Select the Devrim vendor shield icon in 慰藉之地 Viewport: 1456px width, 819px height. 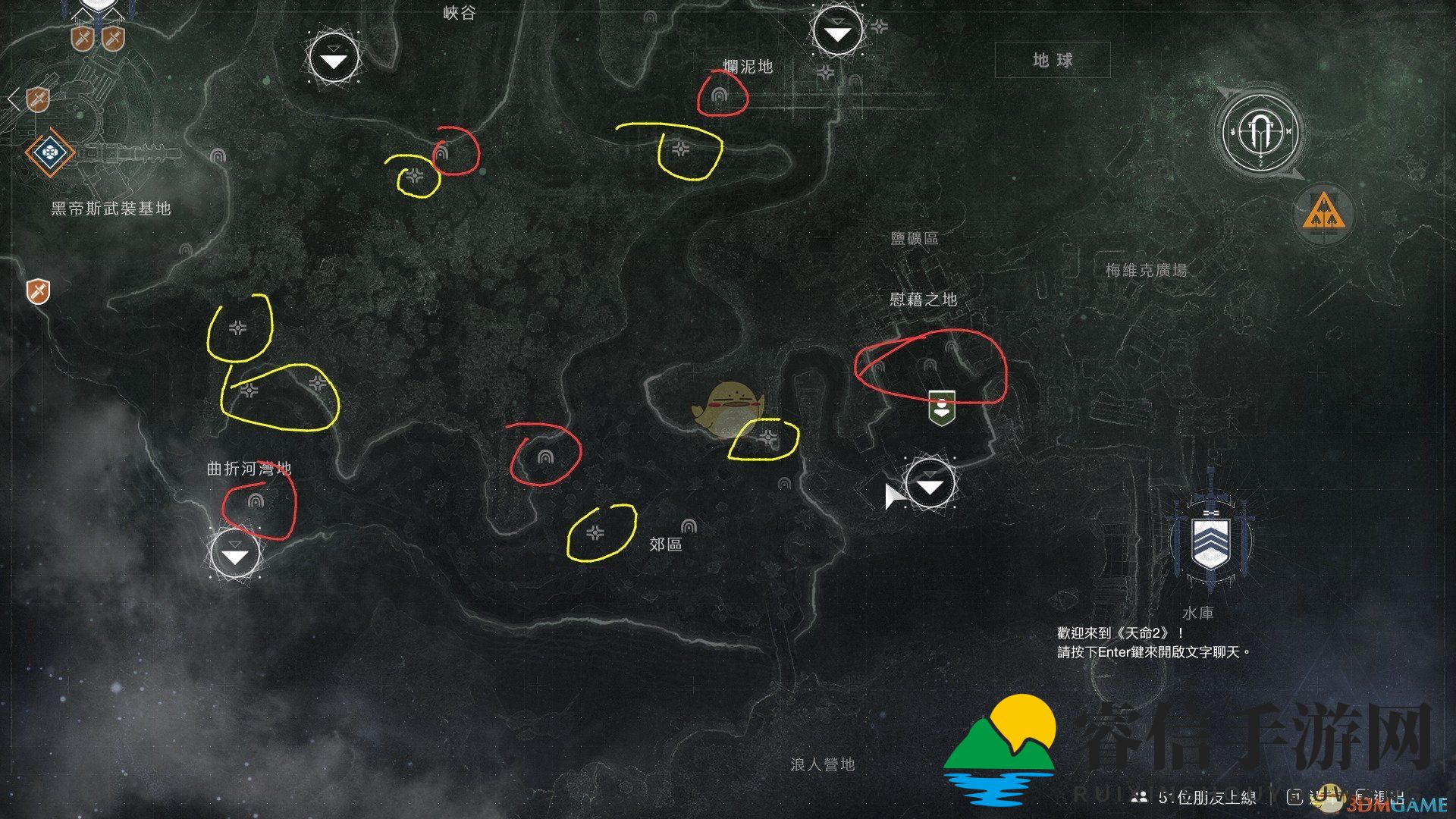click(x=940, y=407)
